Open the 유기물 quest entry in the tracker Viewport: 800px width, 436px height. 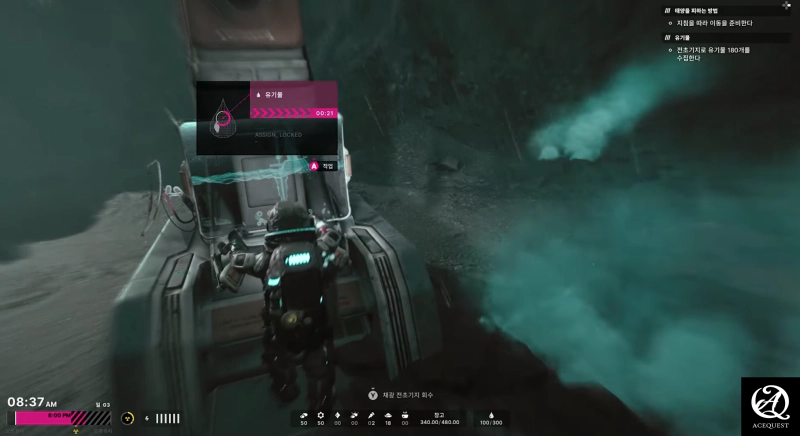(683, 37)
